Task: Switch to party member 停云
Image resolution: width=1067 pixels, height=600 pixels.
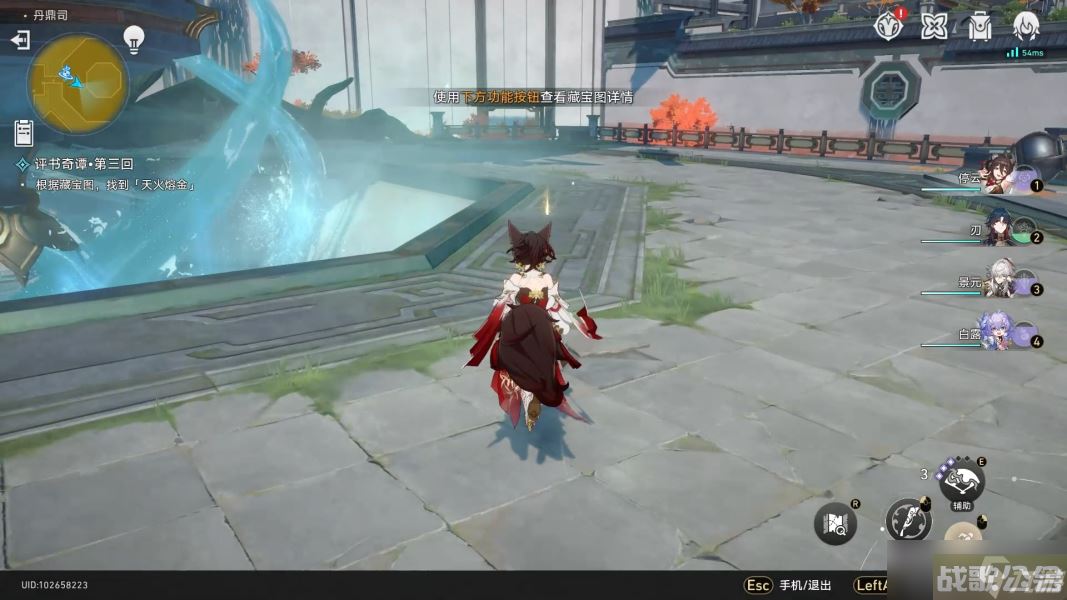Action: 1000,177
